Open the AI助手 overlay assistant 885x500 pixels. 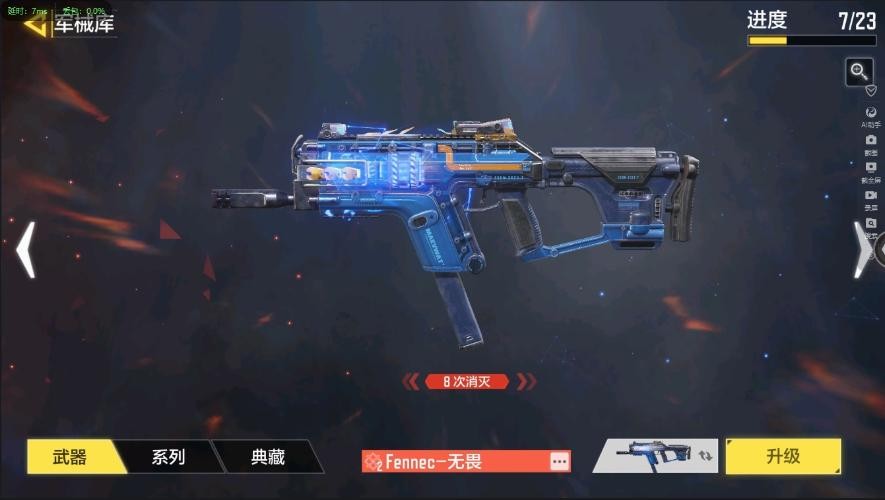pos(871,115)
